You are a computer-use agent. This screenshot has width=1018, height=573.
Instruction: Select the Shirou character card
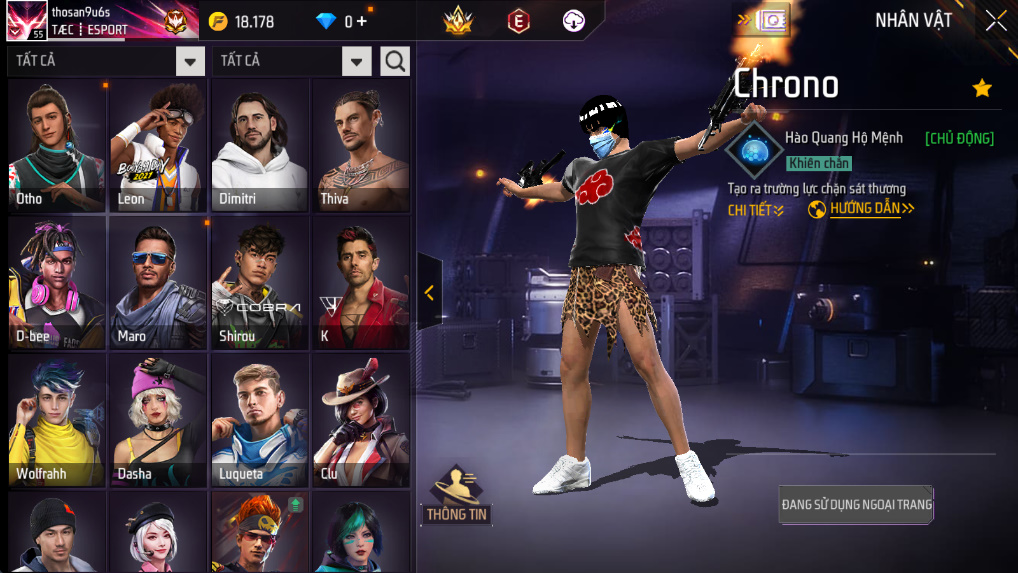coord(260,283)
